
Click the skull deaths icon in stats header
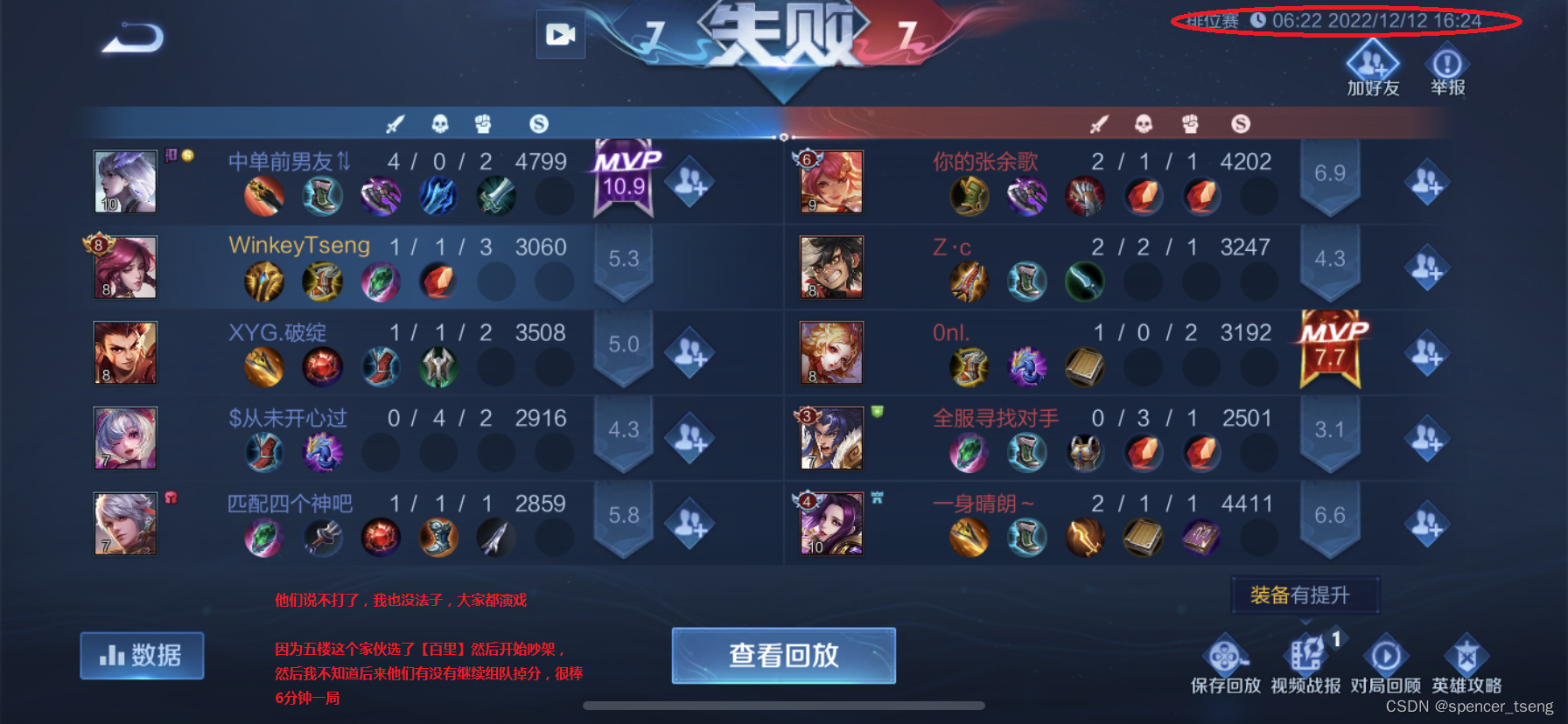pos(440,124)
